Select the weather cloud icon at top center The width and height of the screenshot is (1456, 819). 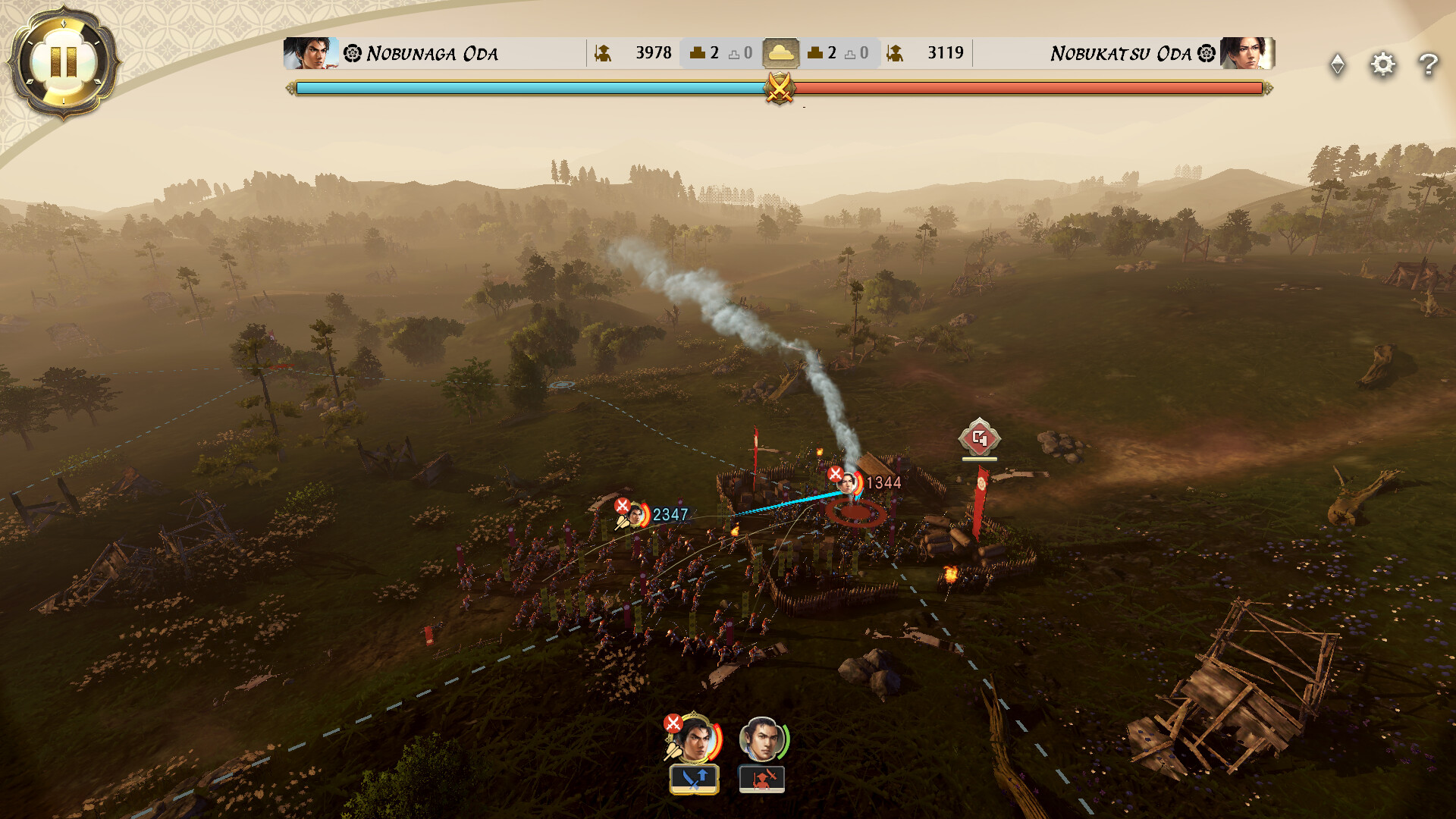click(x=781, y=52)
